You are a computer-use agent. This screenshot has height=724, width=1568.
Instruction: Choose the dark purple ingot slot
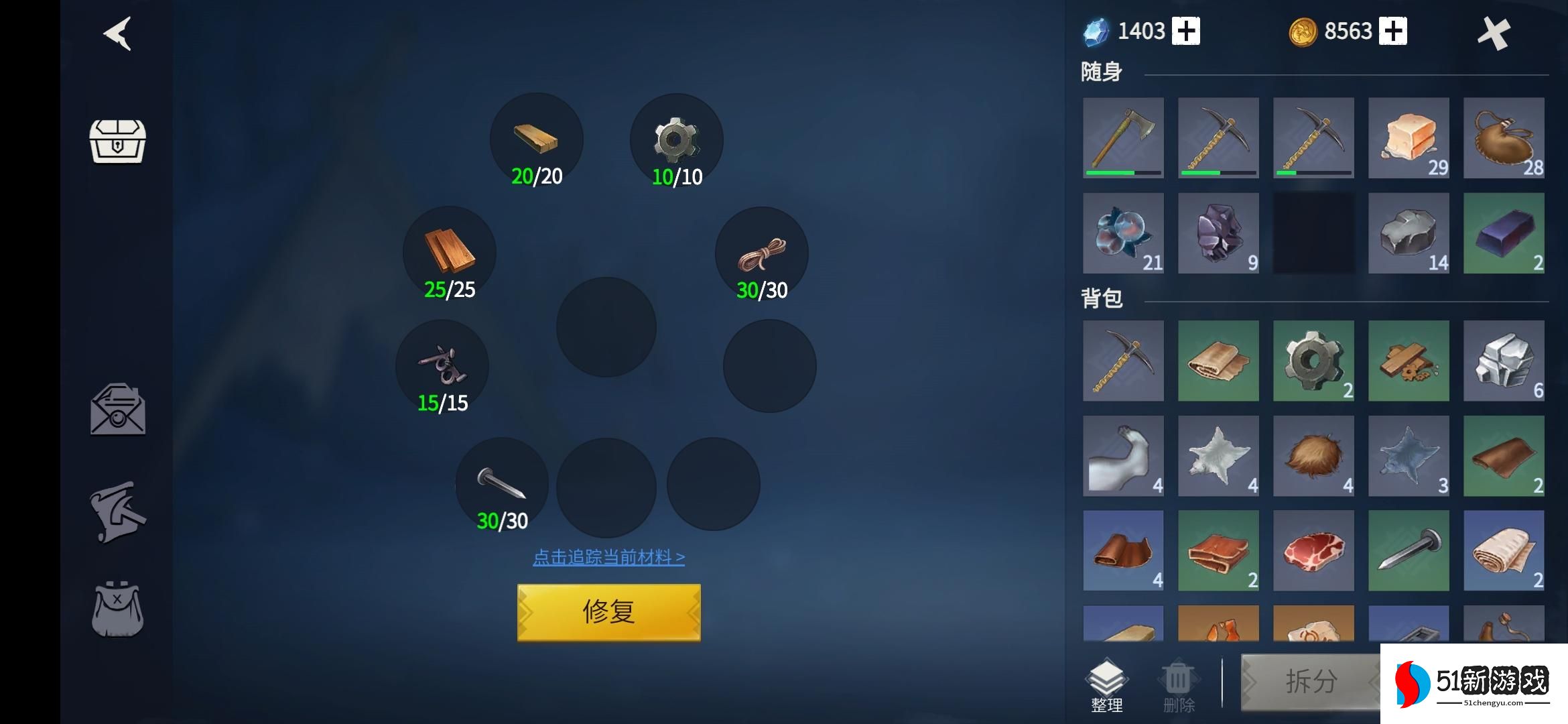click(x=1504, y=233)
